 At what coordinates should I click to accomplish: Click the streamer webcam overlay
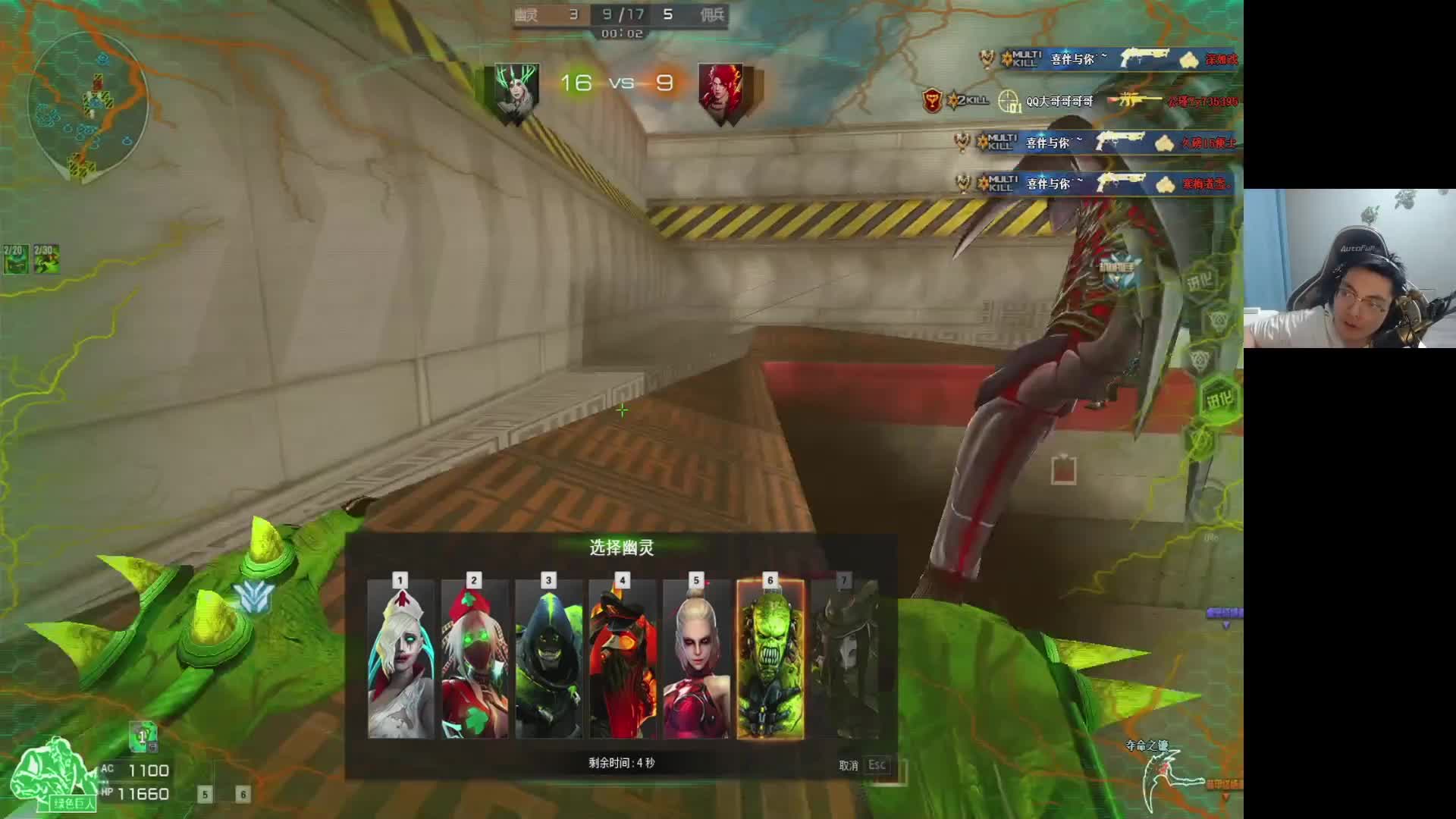1349,268
